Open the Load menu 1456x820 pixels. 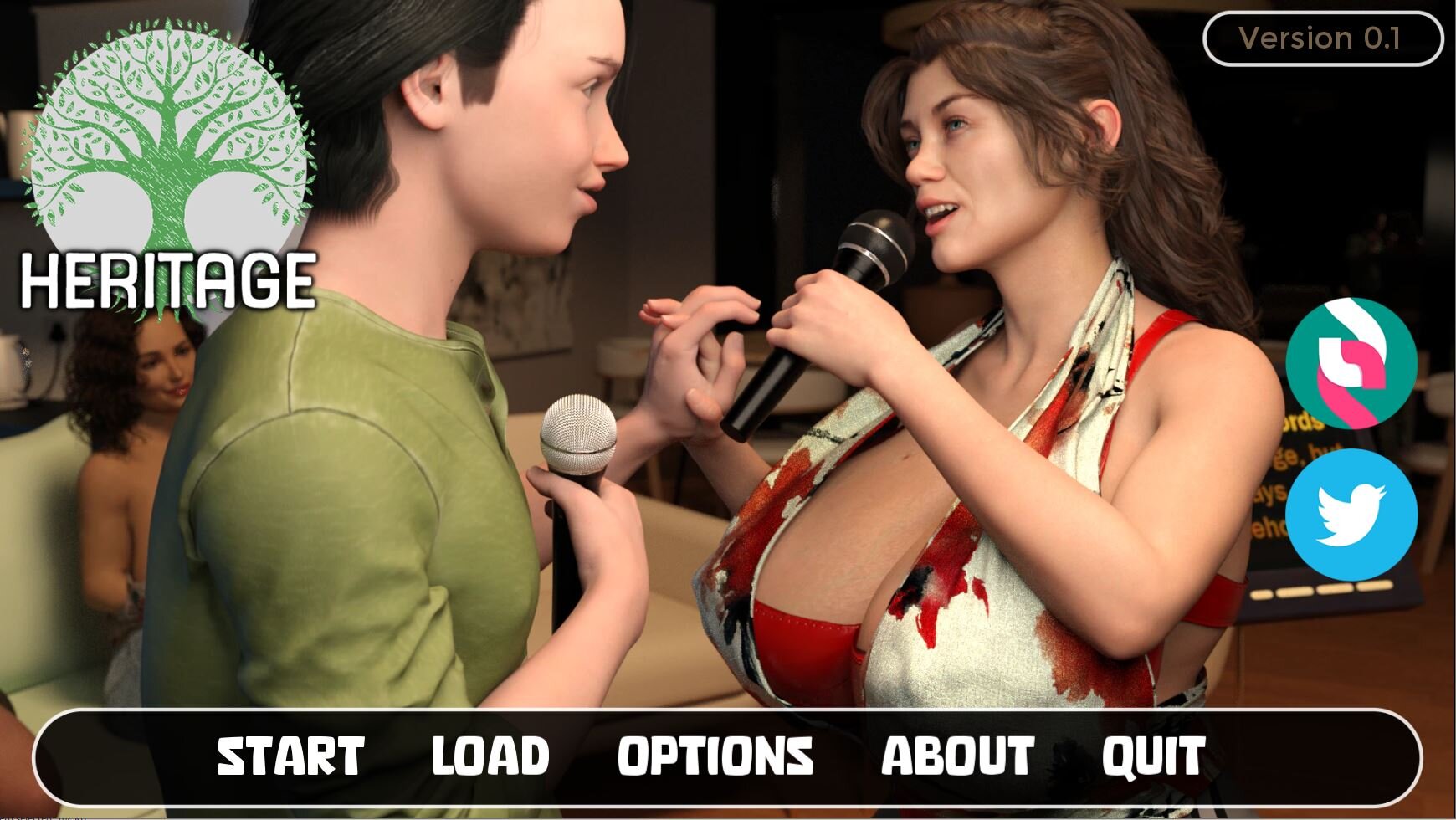[x=490, y=756]
